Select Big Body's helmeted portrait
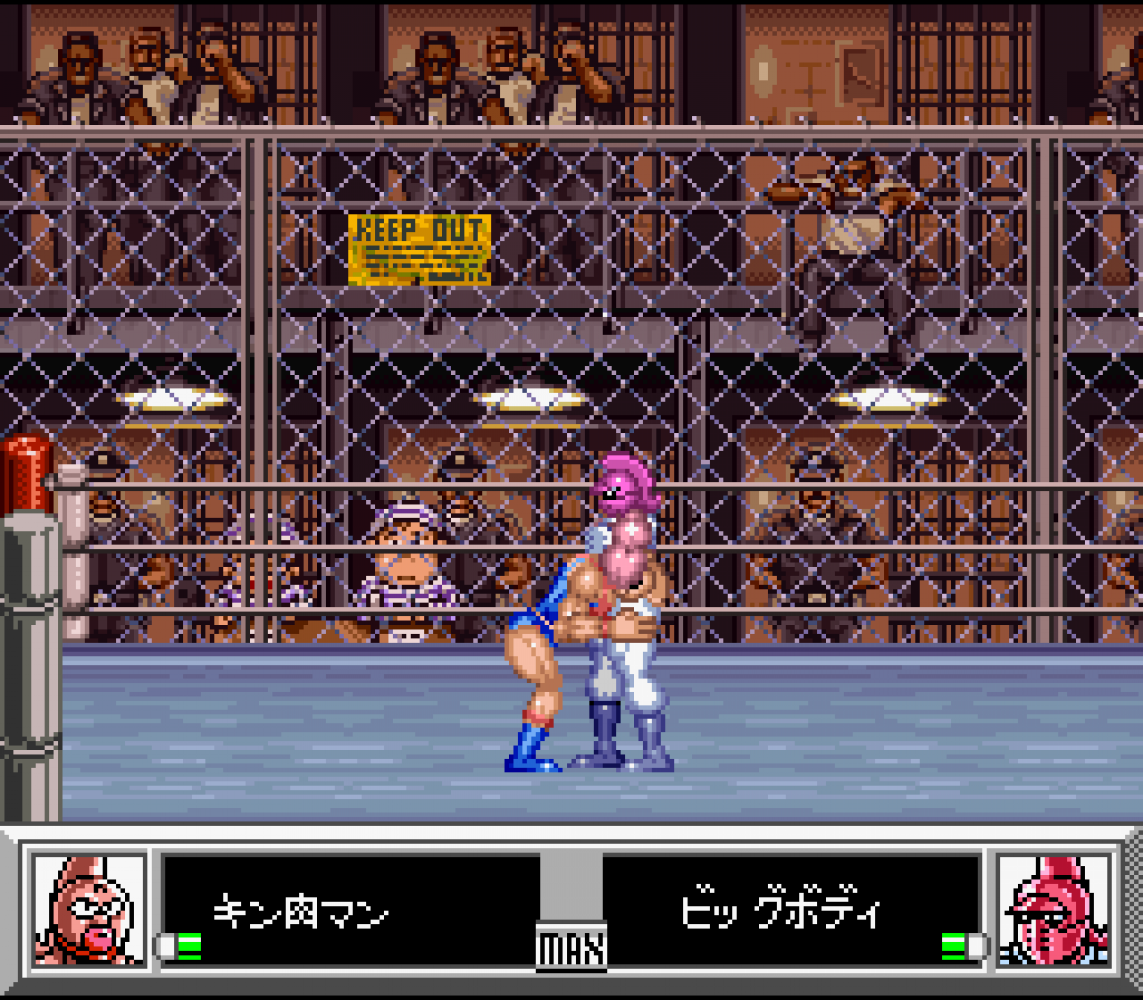The image size is (1143, 1000). (x=1054, y=910)
